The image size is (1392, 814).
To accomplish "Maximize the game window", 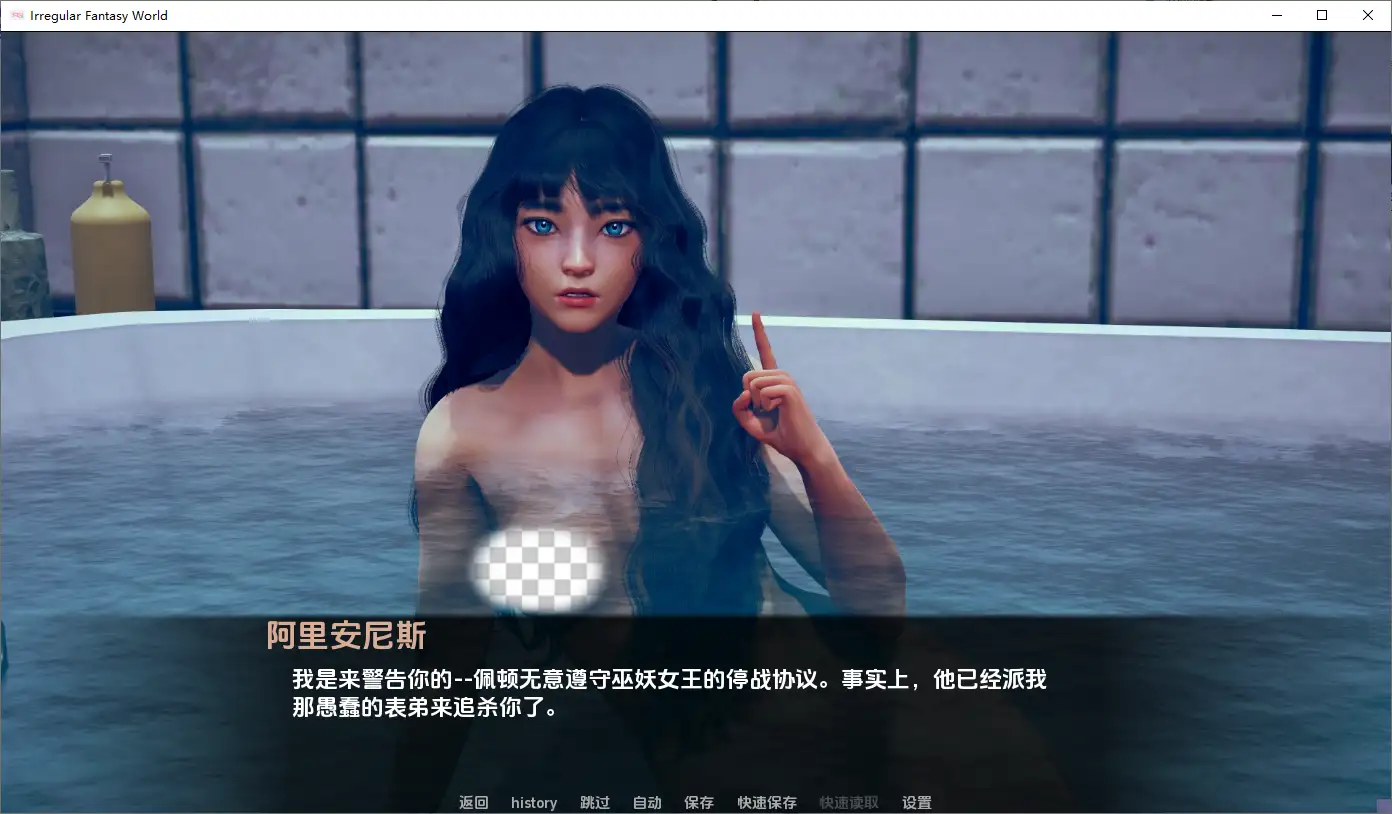I will (x=1322, y=15).
